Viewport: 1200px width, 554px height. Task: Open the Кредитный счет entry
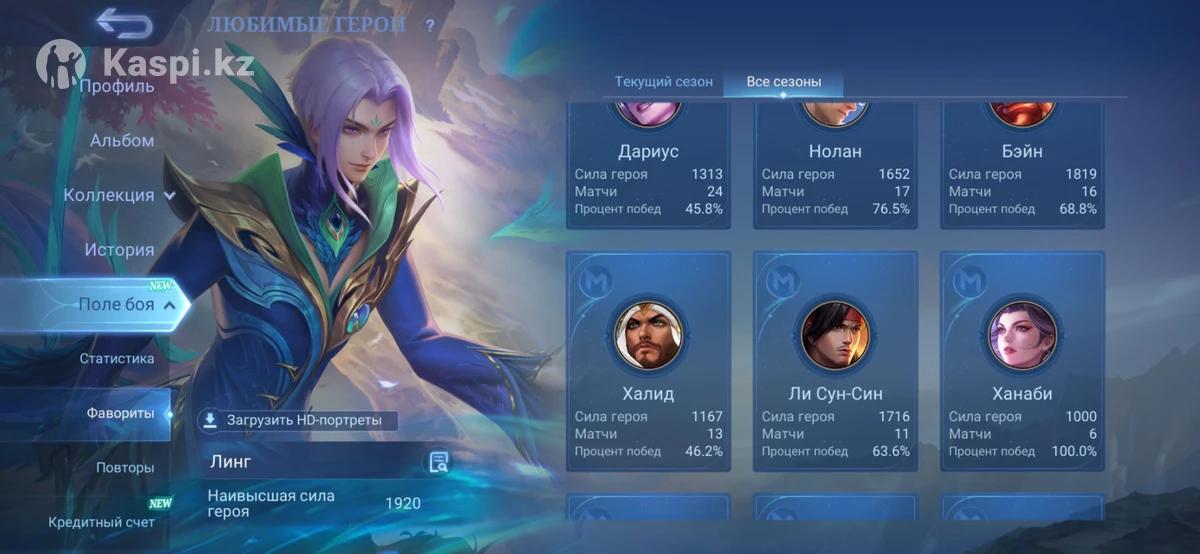[x=101, y=522]
